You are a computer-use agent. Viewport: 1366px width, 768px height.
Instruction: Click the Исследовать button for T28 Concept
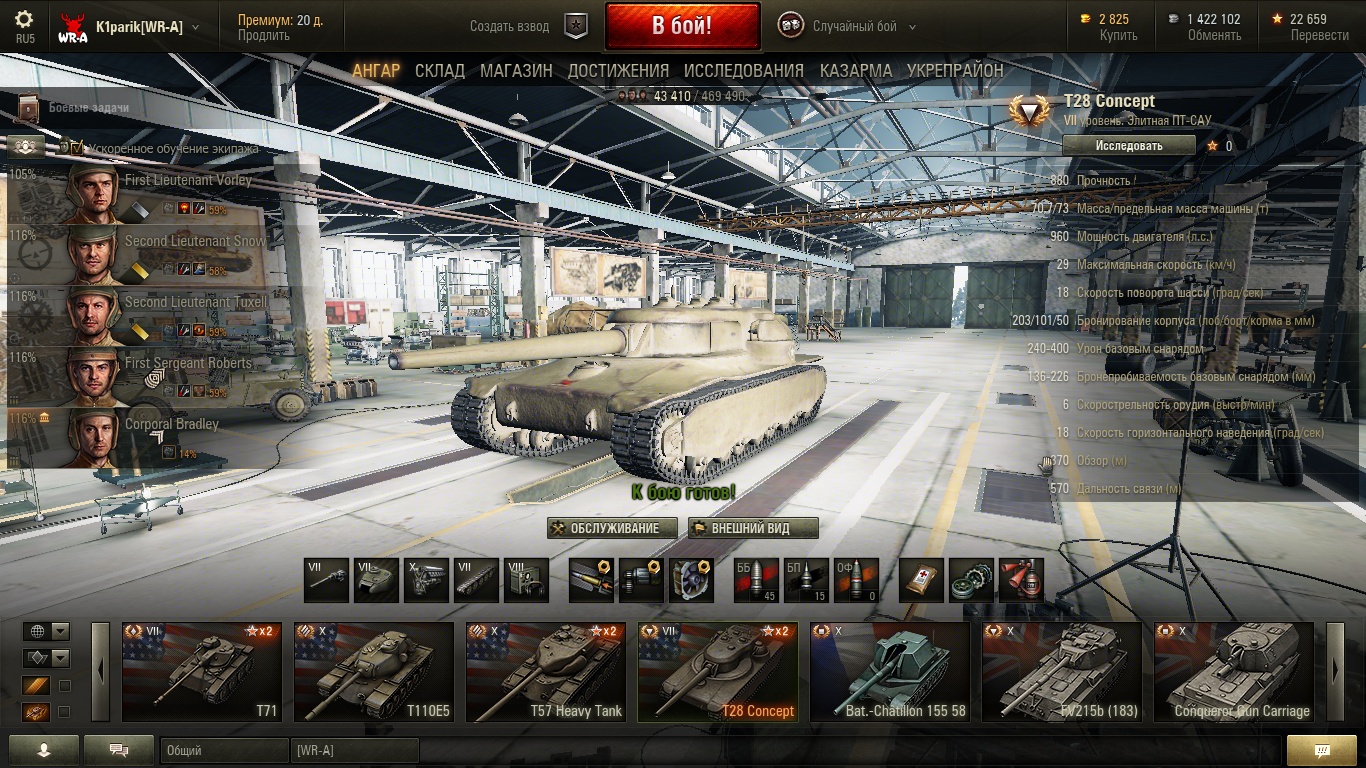pyautogui.click(x=1128, y=146)
